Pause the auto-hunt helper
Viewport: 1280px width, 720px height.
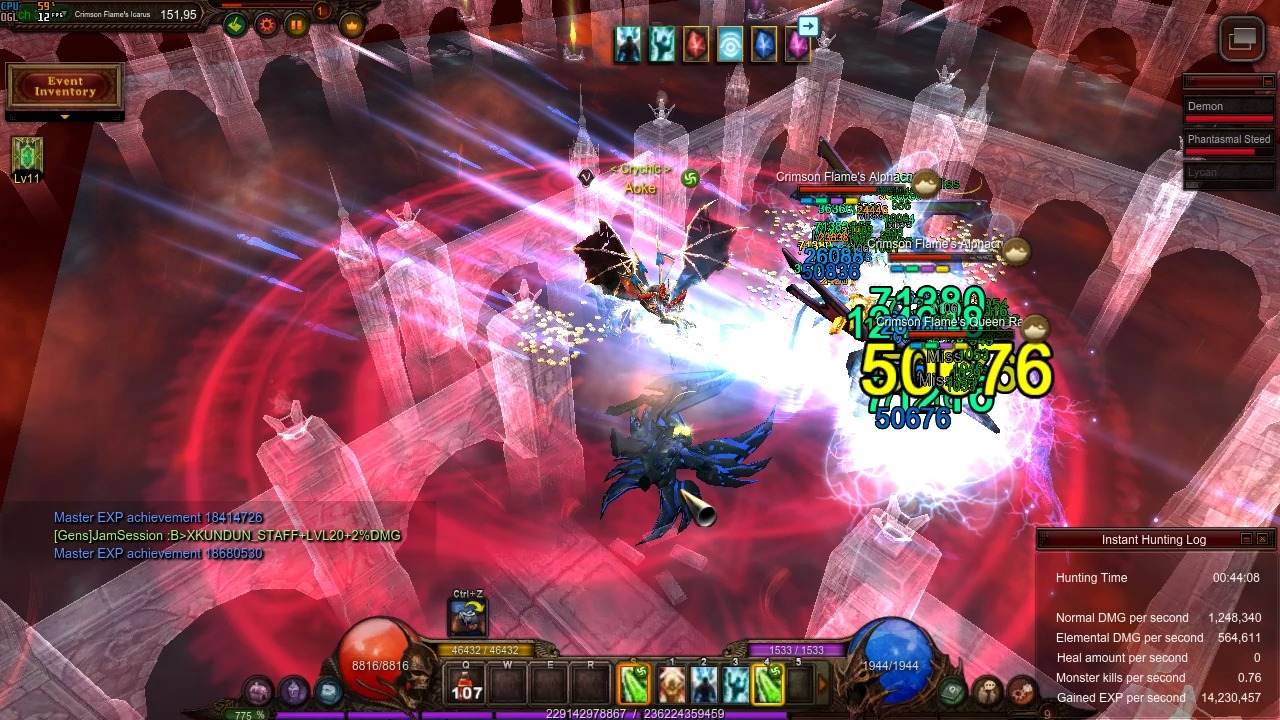[297, 25]
